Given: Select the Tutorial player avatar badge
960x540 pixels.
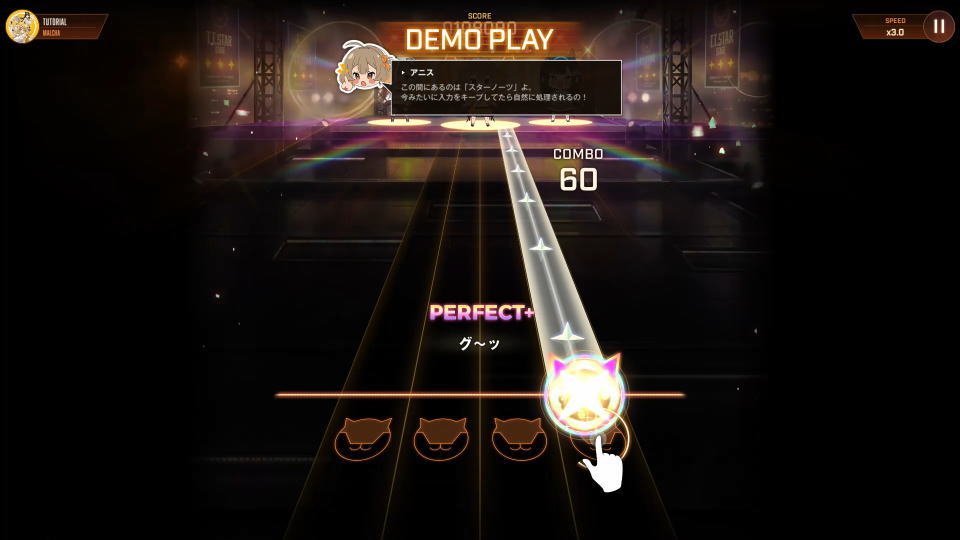Looking at the screenshot, I should pyautogui.click(x=22, y=26).
